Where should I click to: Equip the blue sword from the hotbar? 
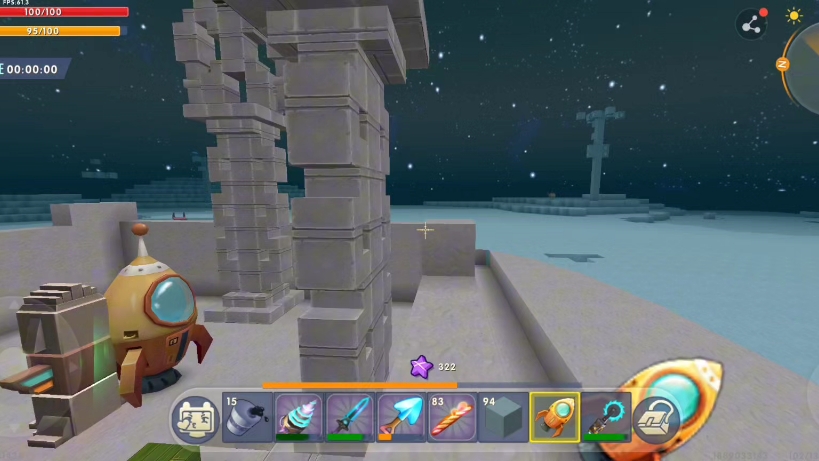coord(349,416)
